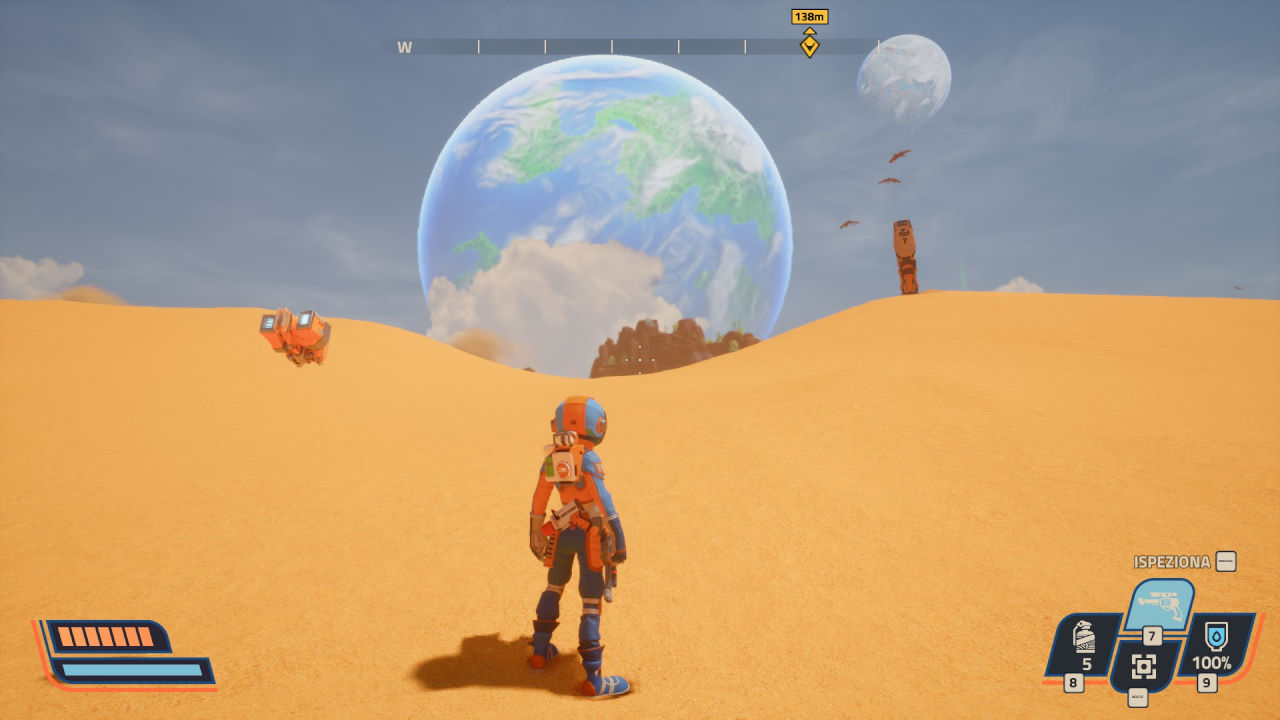
Task: Click the compass bar's W heading
Action: pyautogui.click(x=404, y=47)
